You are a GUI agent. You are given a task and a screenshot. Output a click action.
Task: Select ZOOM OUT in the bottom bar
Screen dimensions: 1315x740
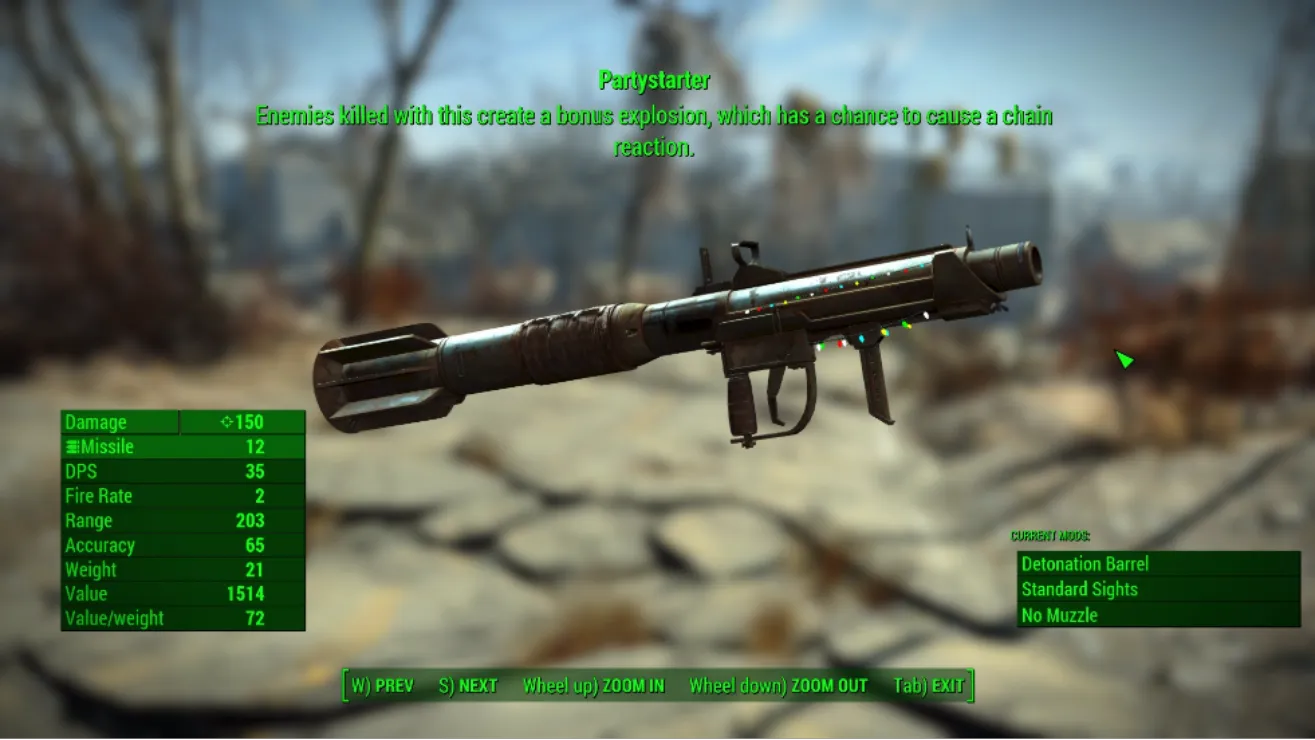(x=778, y=686)
